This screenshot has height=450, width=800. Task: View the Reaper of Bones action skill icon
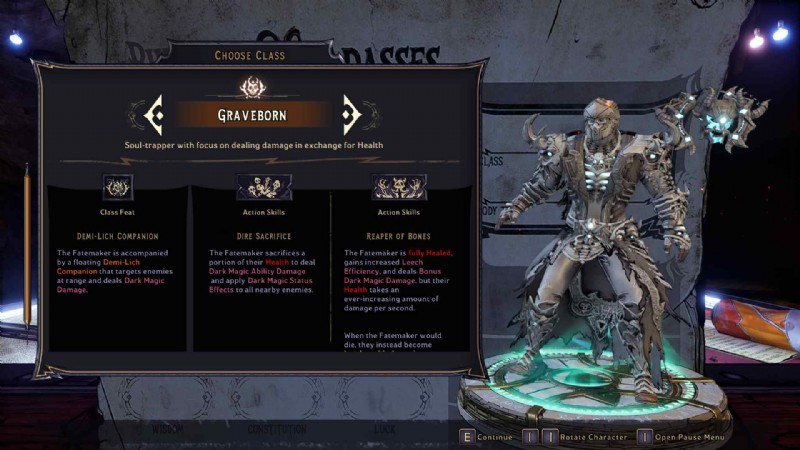(398, 187)
